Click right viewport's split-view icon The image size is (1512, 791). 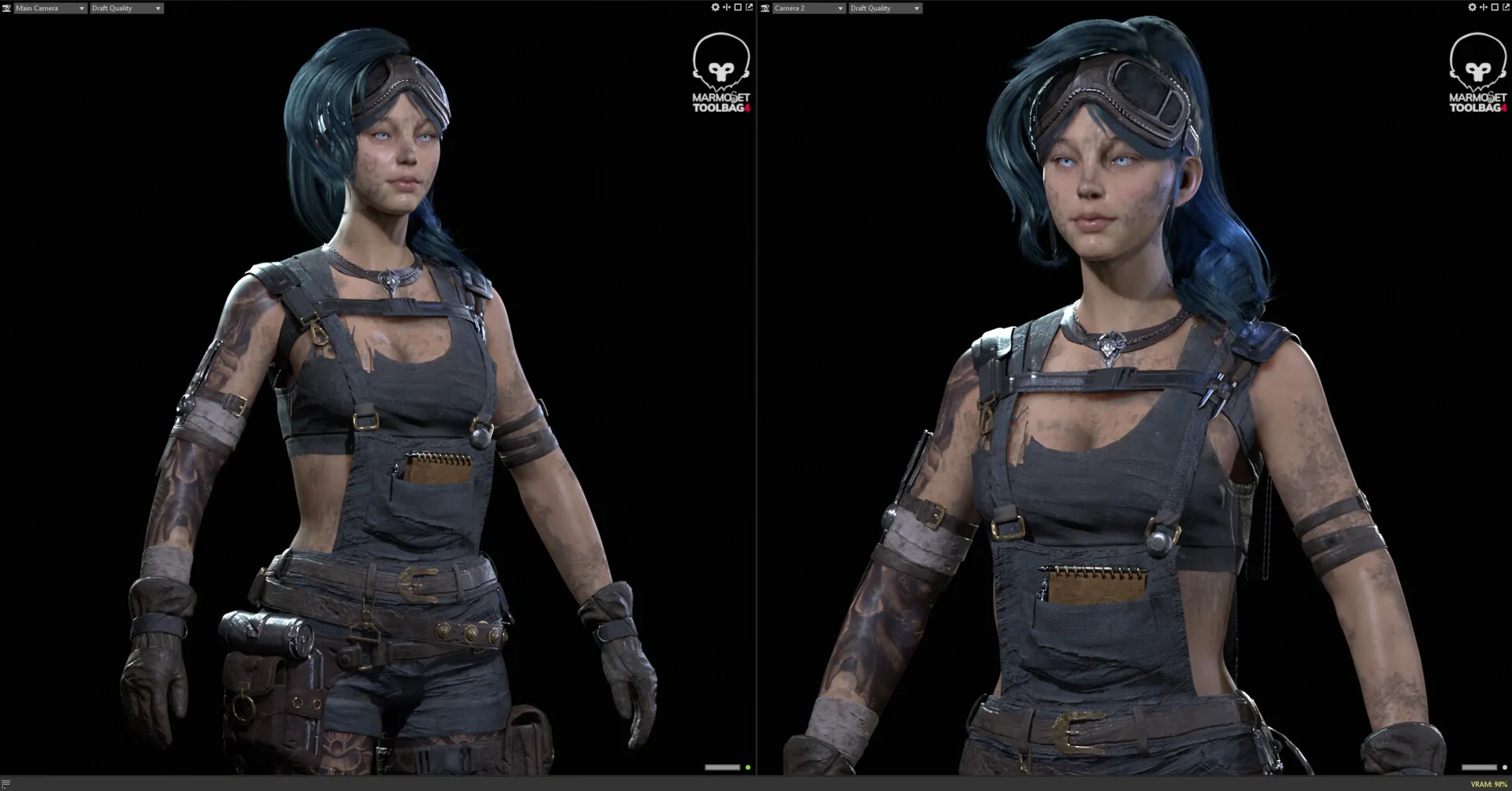tap(1483, 7)
